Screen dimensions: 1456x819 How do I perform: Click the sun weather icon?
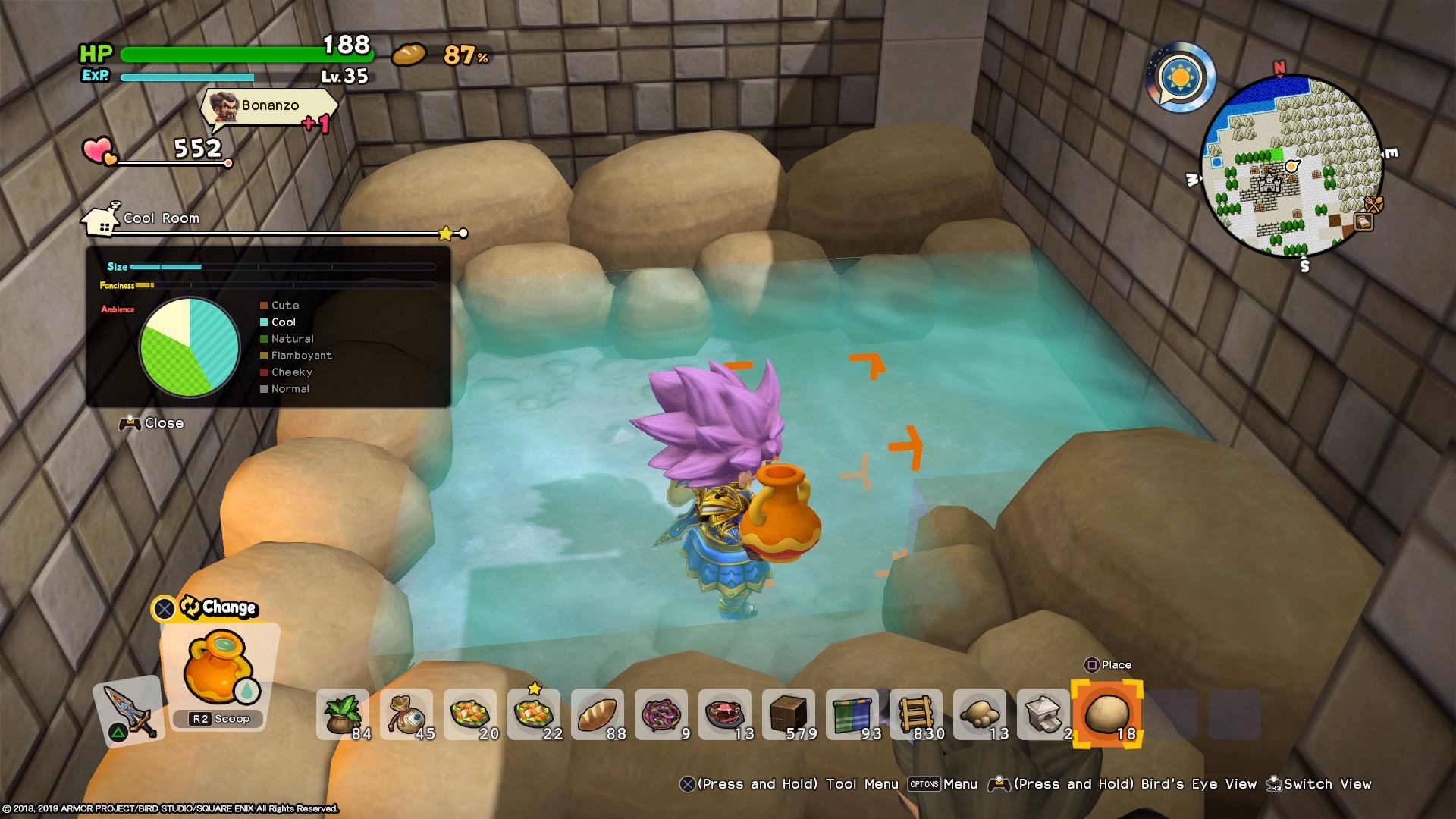(x=1181, y=77)
